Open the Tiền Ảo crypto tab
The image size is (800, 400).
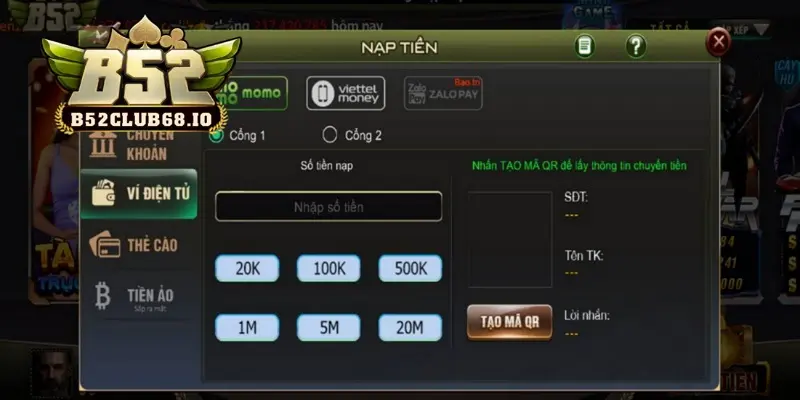(x=139, y=296)
